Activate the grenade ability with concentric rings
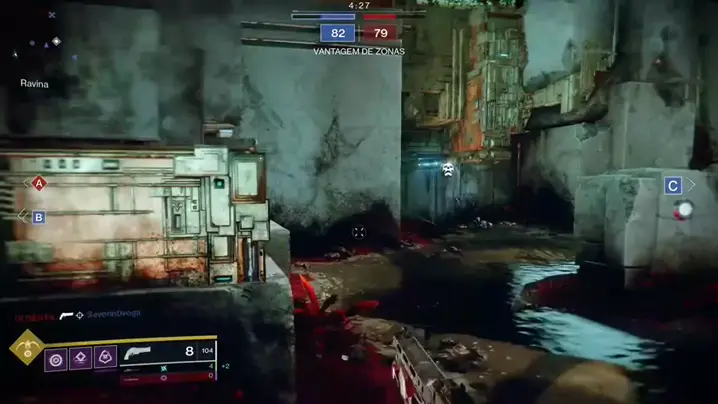The image size is (718, 404). [56, 357]
